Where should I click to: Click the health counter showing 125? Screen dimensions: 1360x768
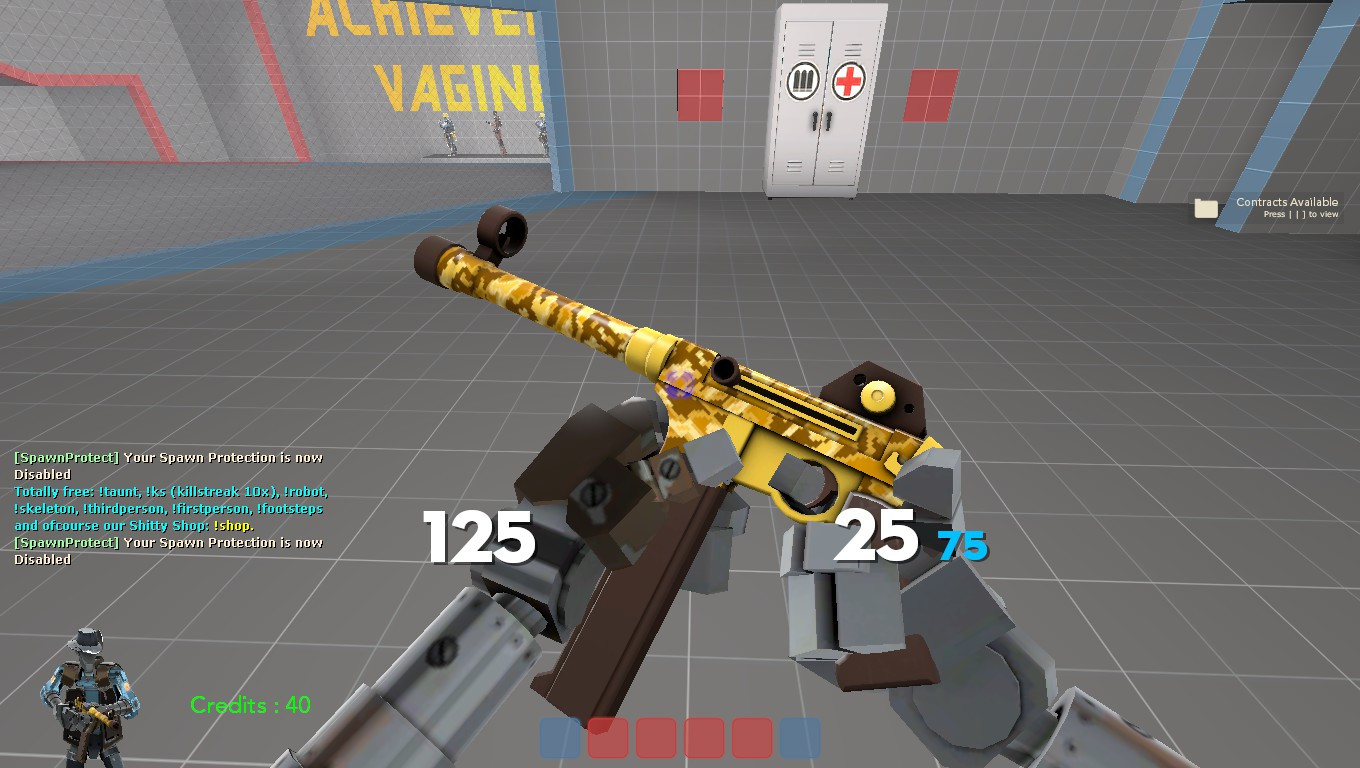pos(477,538)
